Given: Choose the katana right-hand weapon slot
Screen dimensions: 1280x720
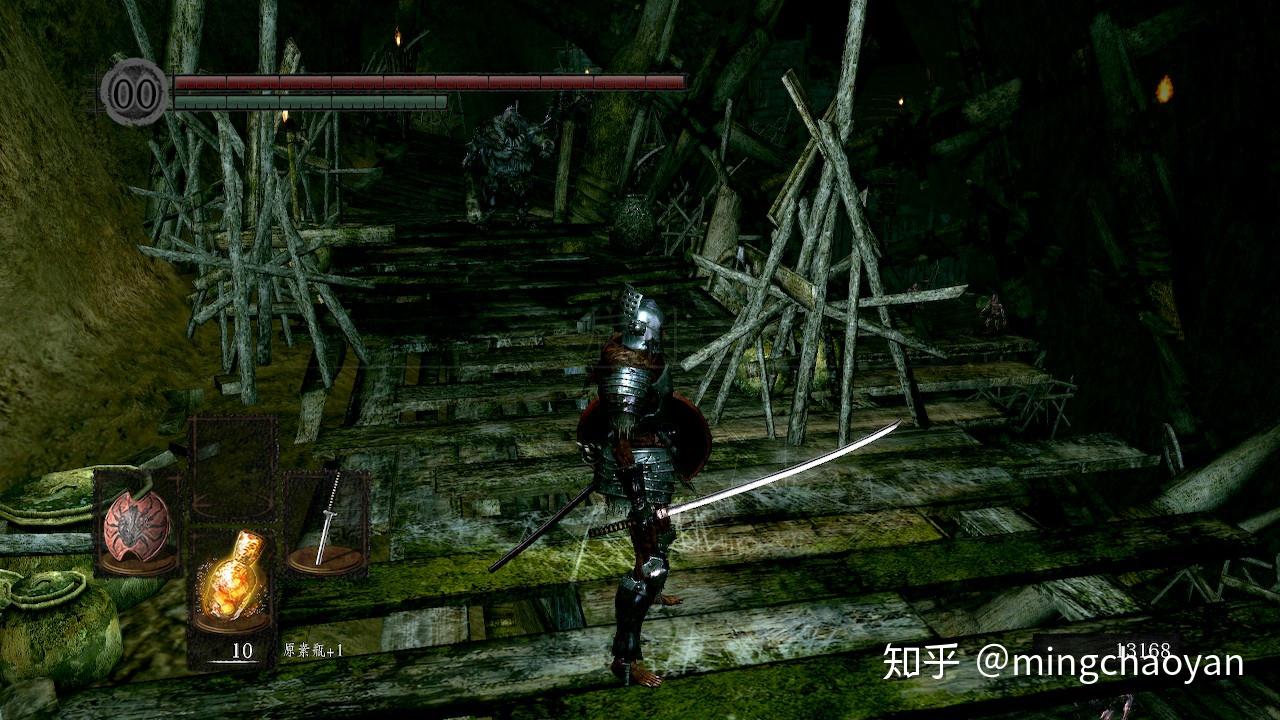Looking at the screenshot, I should pyautogui.click(x=326, y=523).
